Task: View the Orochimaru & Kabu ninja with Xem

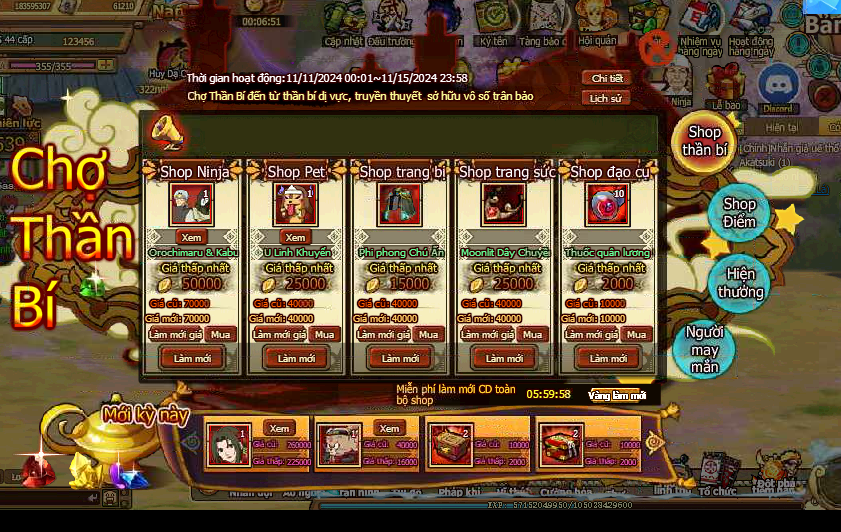Action: [x=191, y=237]
